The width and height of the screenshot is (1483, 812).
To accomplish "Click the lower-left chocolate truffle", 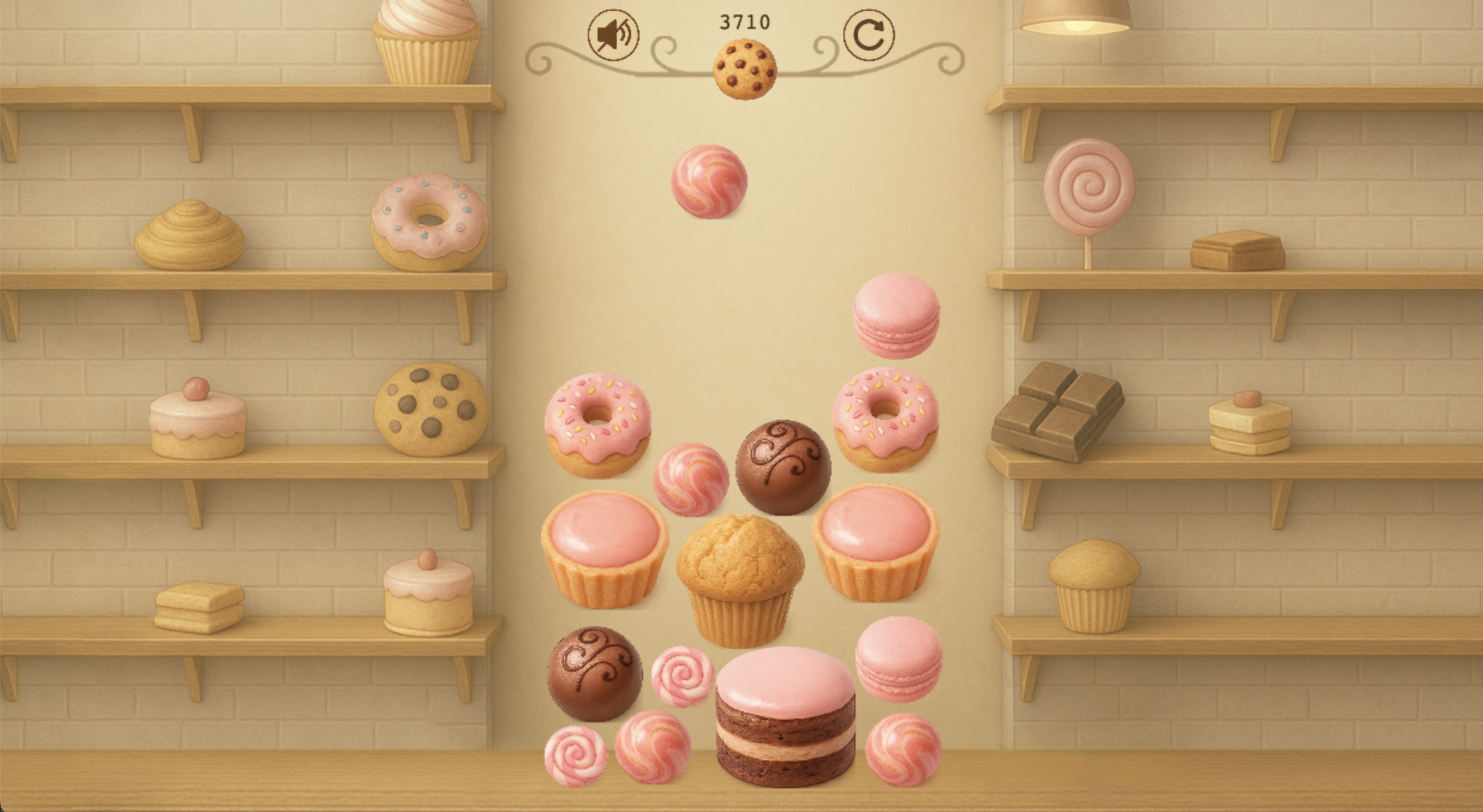I will [x=595, y=675].
